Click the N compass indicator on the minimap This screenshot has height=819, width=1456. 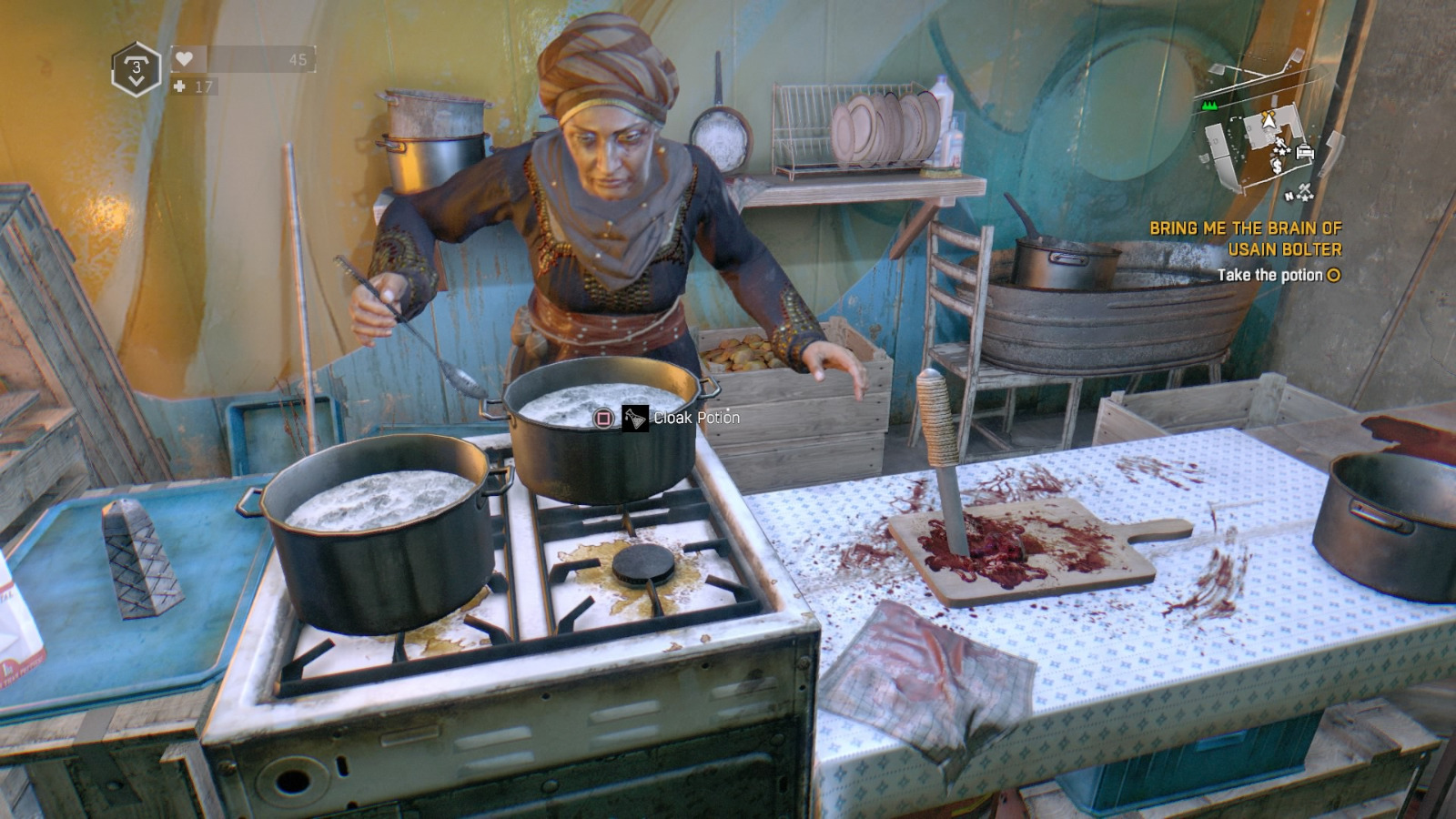1289,197
